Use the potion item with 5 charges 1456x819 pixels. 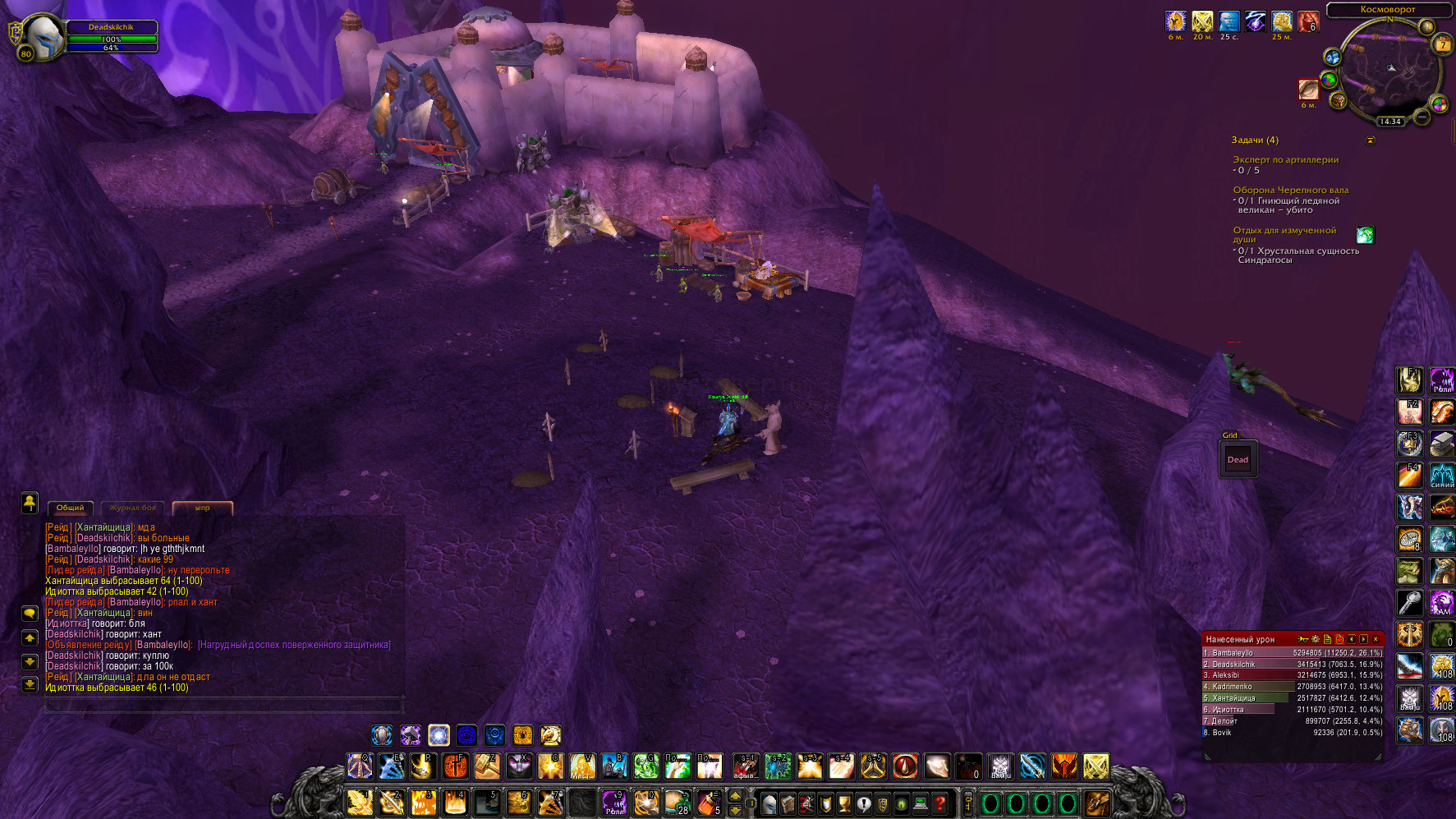[709, 803]
